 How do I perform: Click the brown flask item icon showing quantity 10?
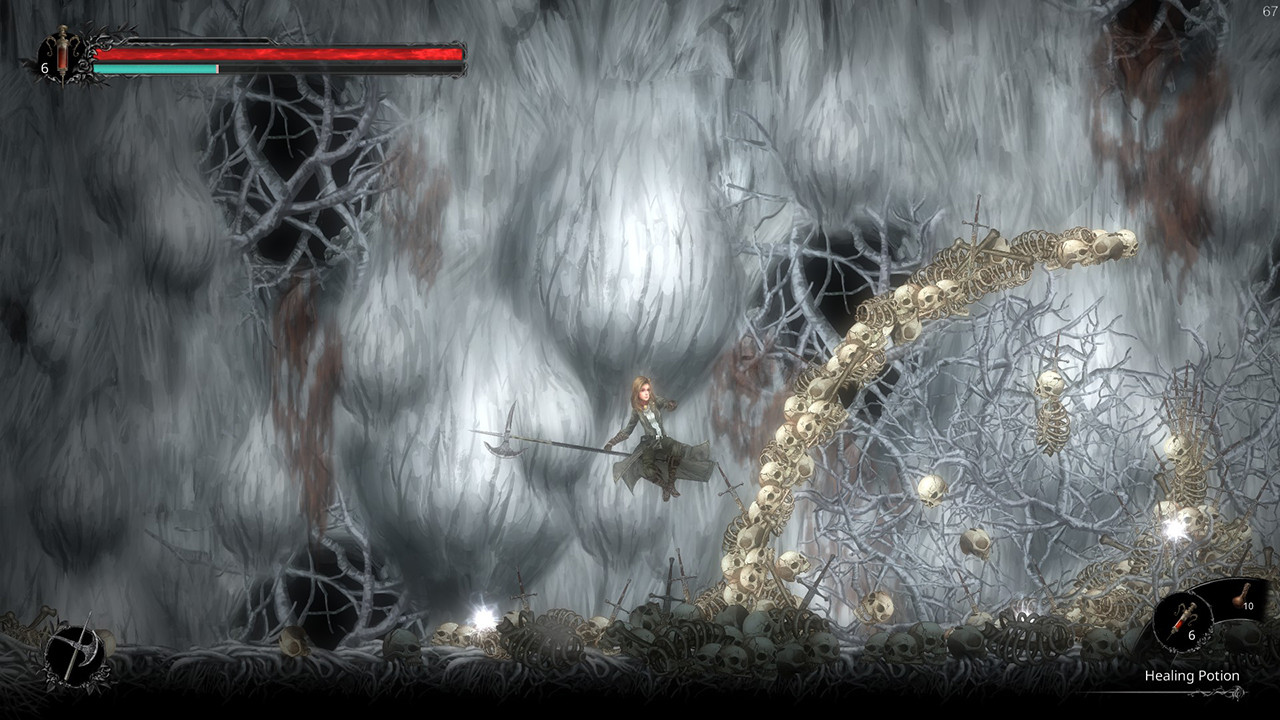[x=1240, y=598]
